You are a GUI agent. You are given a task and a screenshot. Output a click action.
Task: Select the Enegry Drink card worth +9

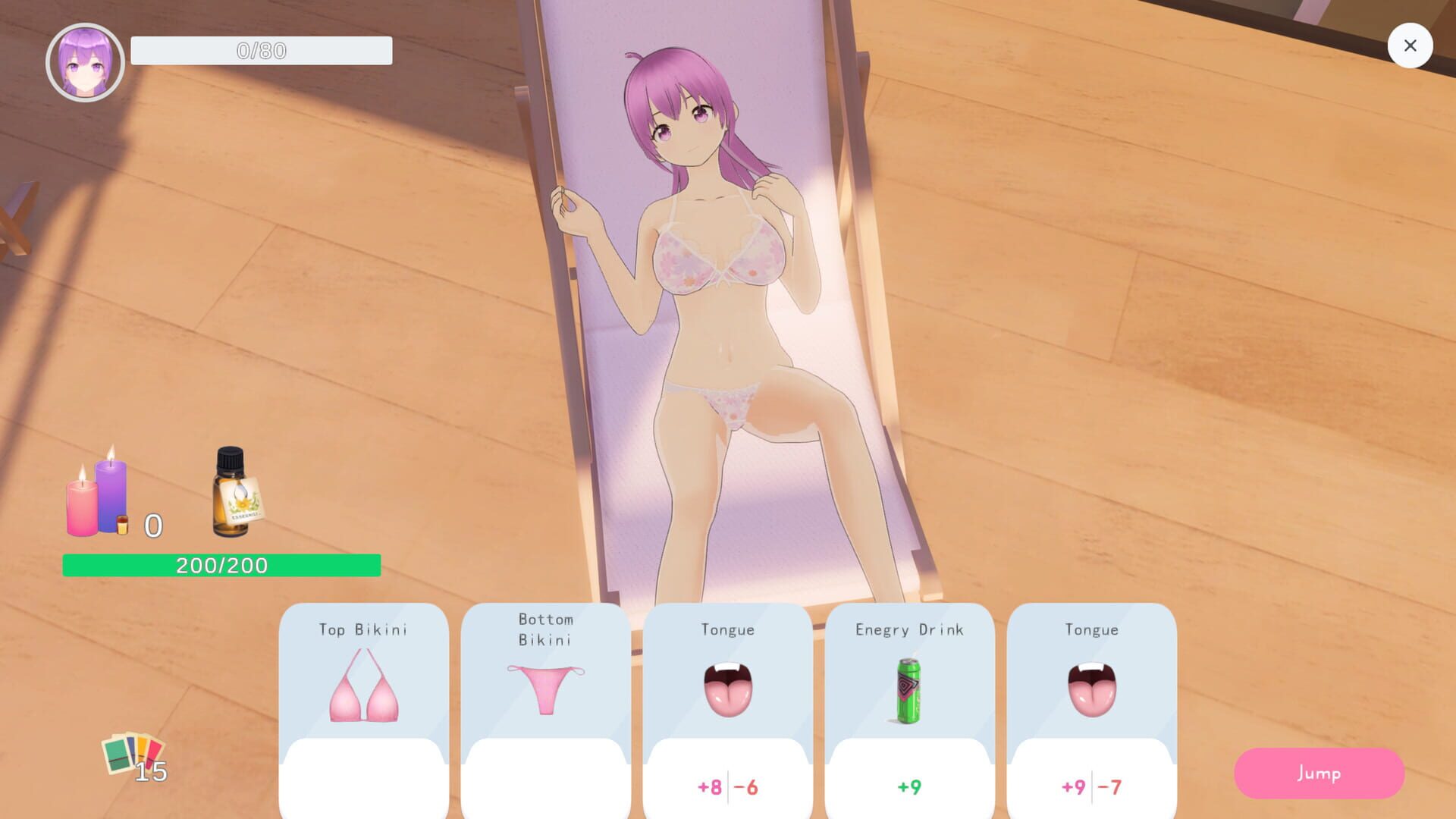909,705
